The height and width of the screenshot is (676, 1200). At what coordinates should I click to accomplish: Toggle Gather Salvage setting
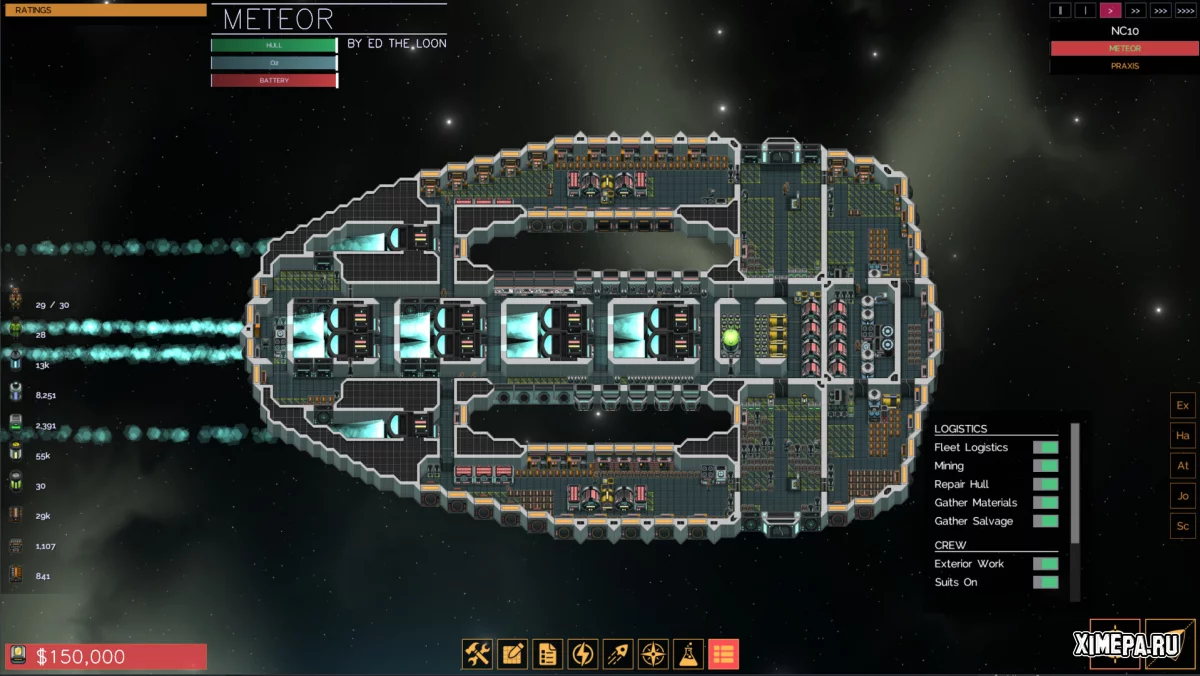[x=1046, y=521]
